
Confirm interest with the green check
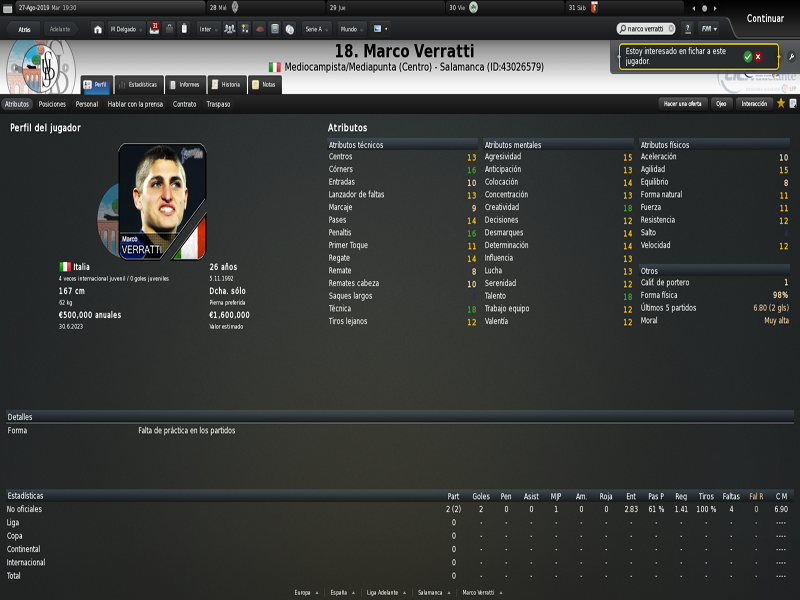click(x=747, y=57)
